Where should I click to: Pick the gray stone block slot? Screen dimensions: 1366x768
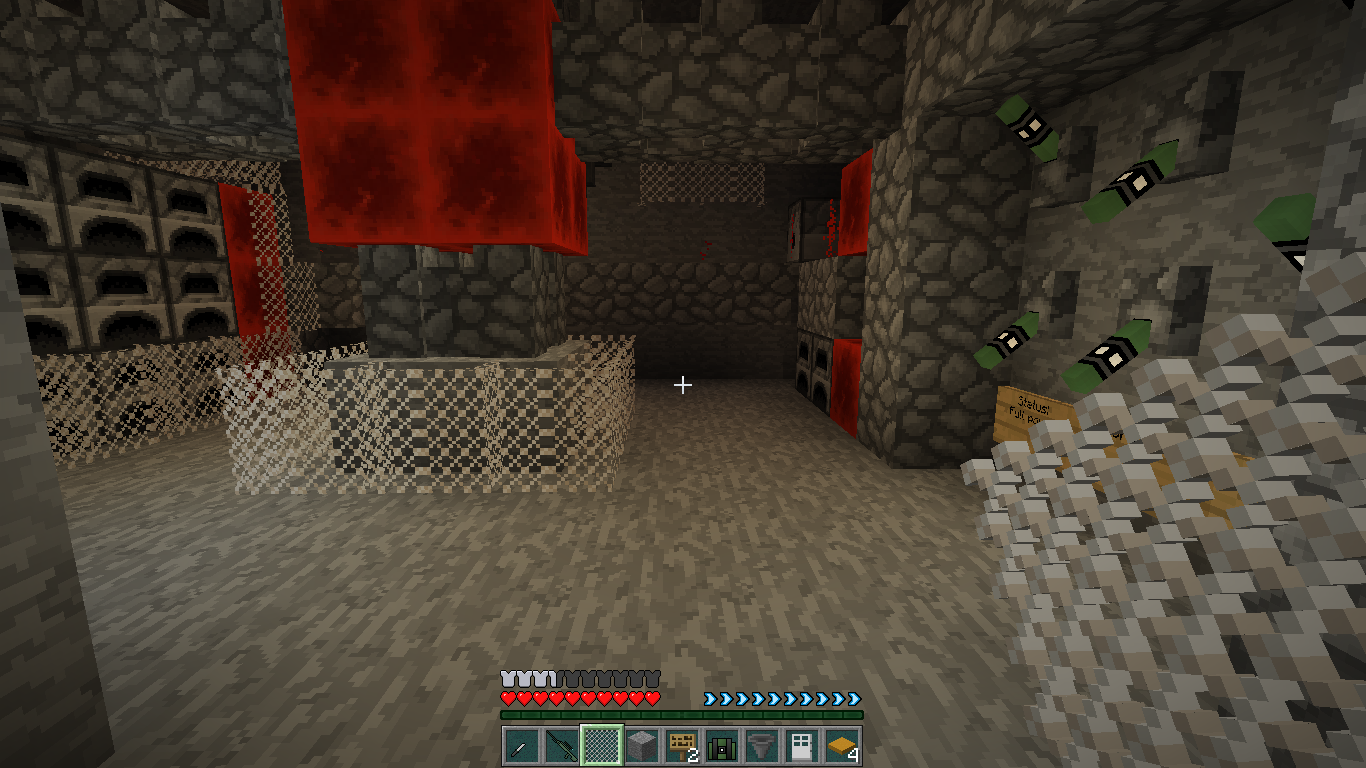tap(641, 745)
